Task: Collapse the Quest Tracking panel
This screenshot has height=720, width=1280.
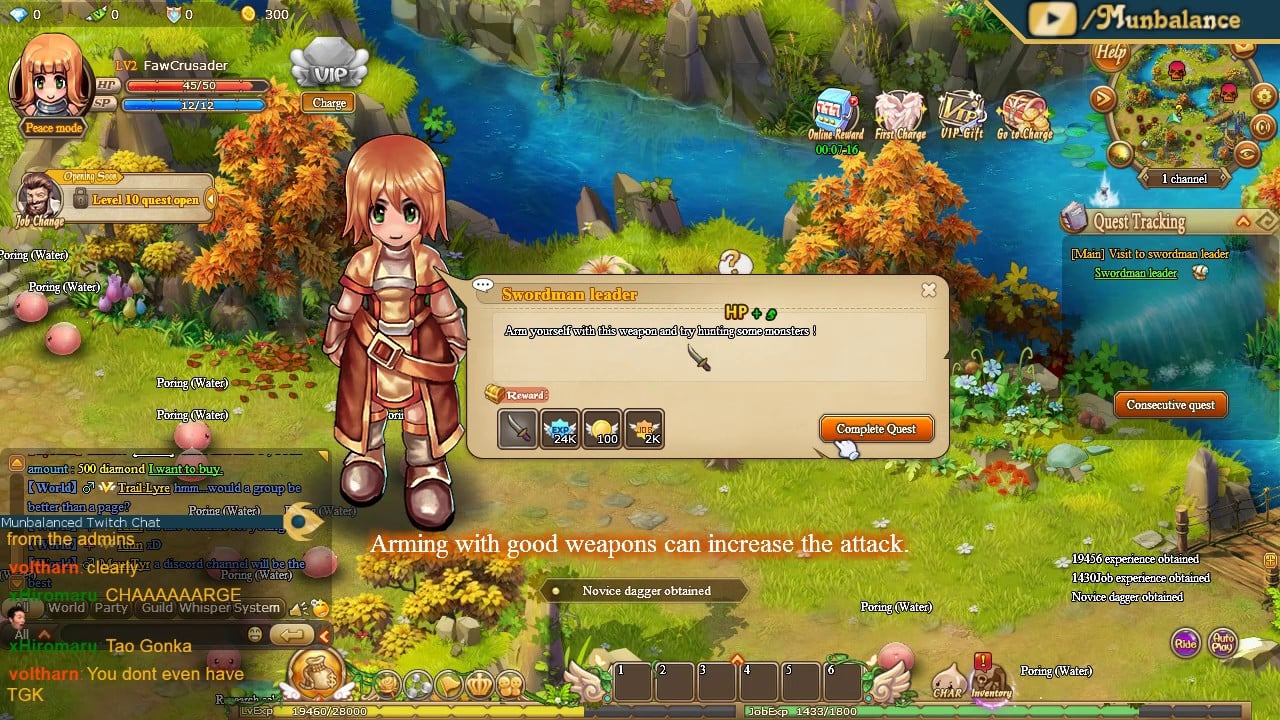Action: click(1242, 221)
